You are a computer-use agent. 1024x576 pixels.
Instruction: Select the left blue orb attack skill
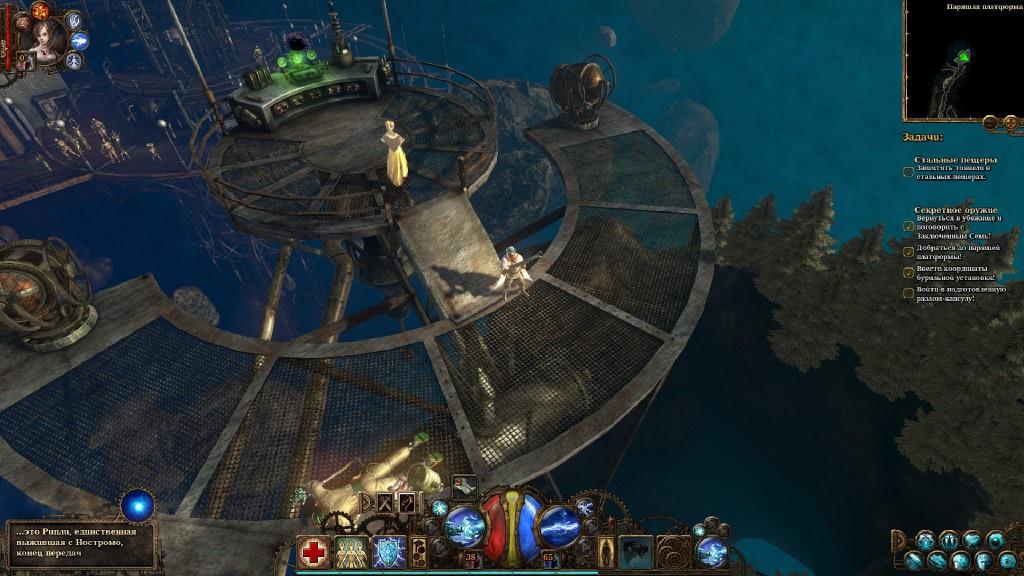(464, 525)
